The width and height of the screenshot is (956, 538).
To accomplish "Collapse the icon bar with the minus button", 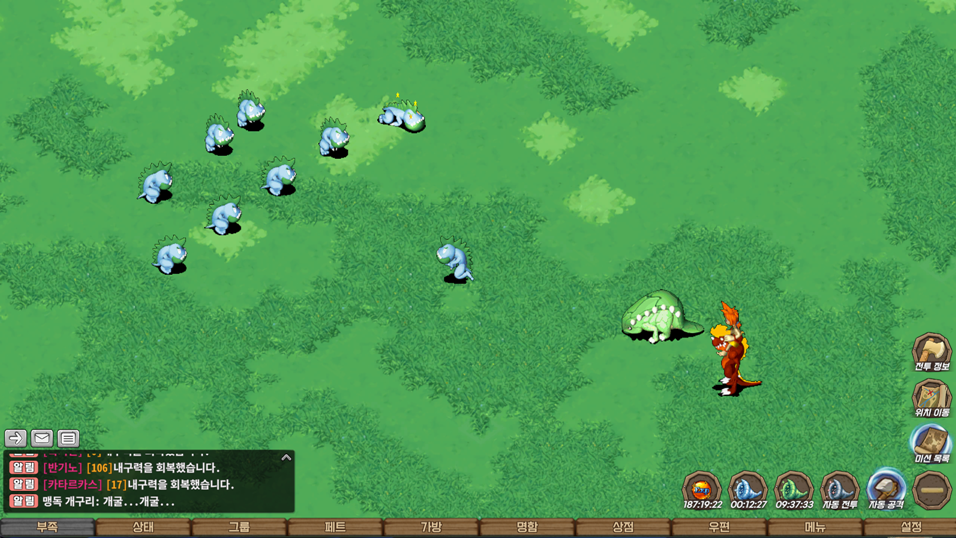I will pos(932,490).
